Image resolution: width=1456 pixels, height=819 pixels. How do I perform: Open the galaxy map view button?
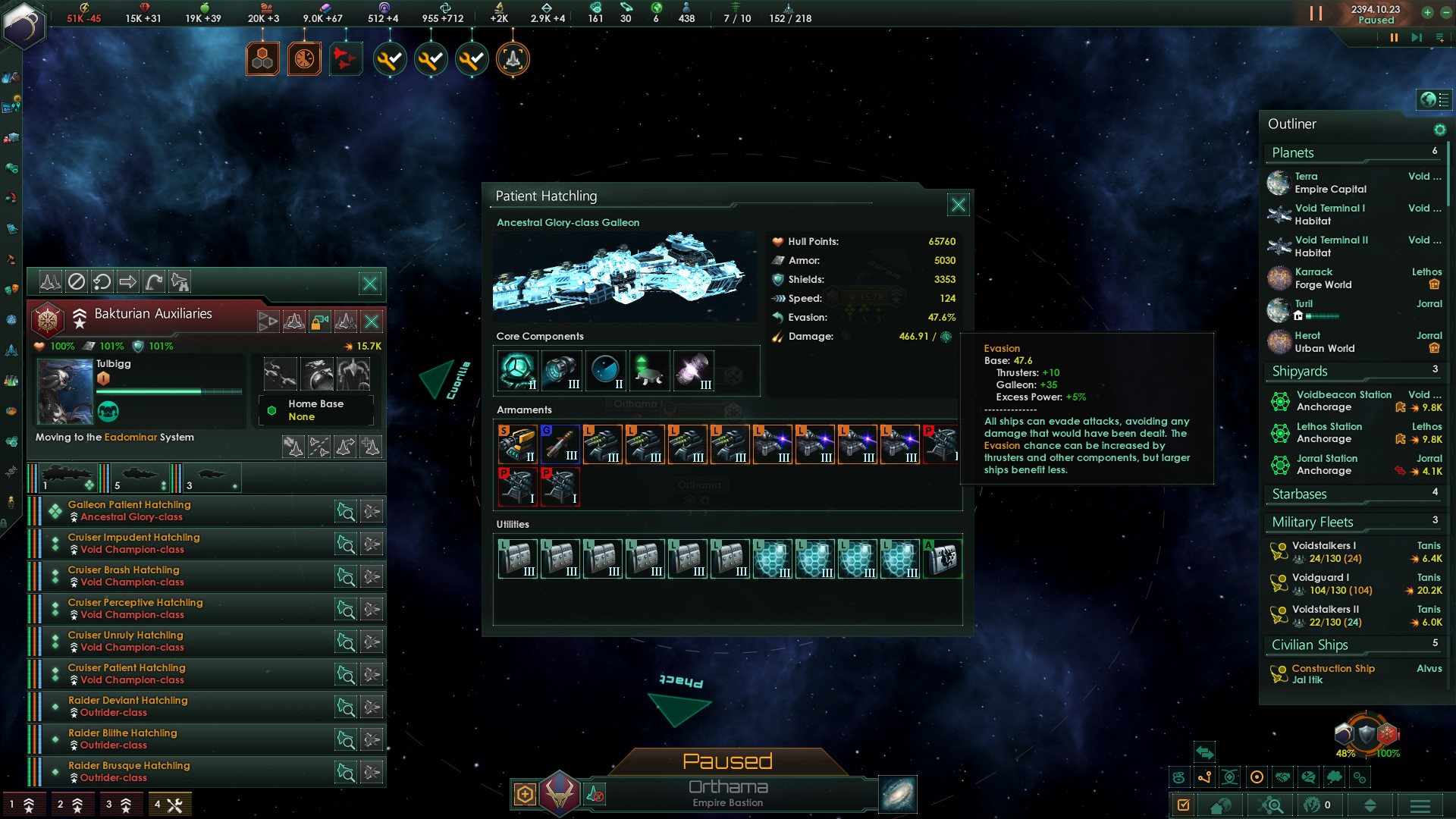point(898,794)
